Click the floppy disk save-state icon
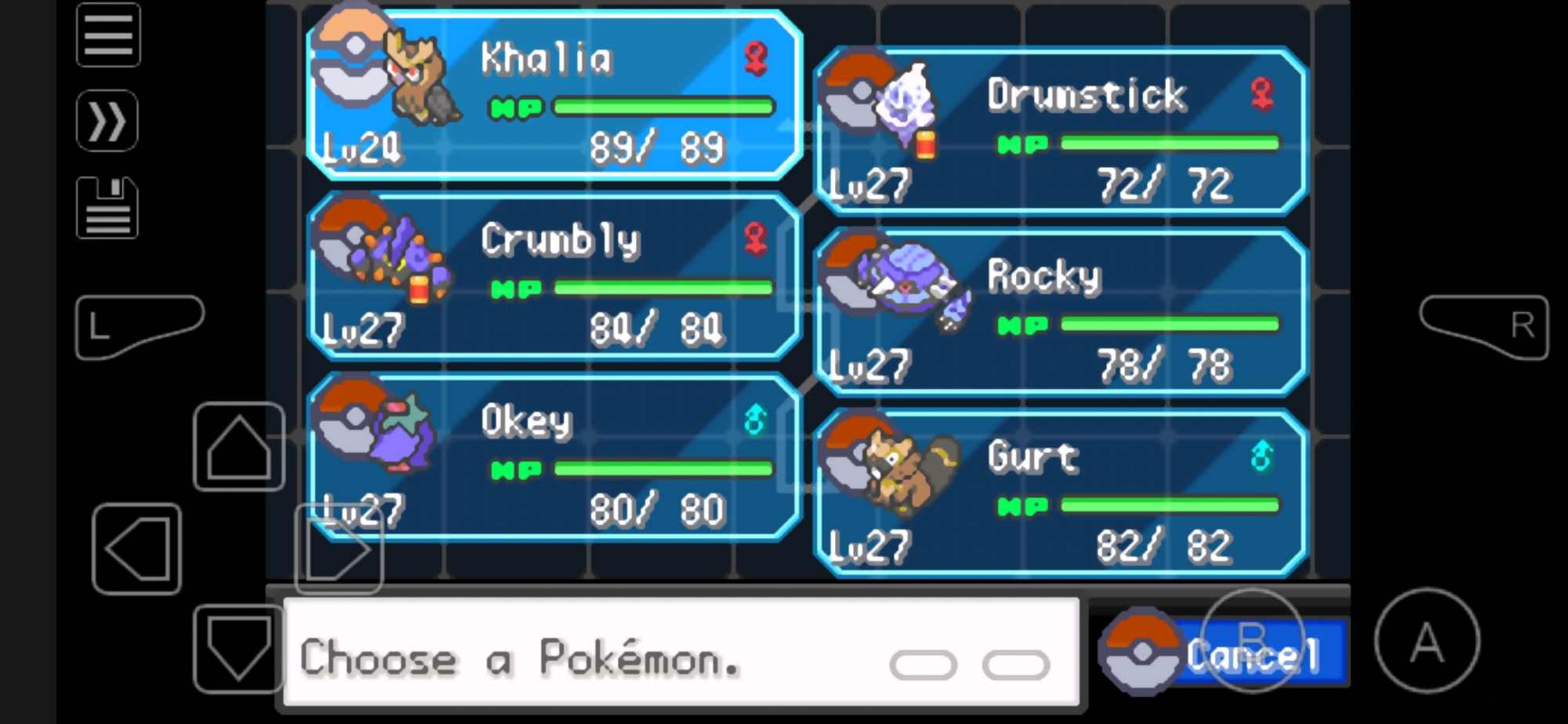1568x724 pixels. (x=107, y=208)
